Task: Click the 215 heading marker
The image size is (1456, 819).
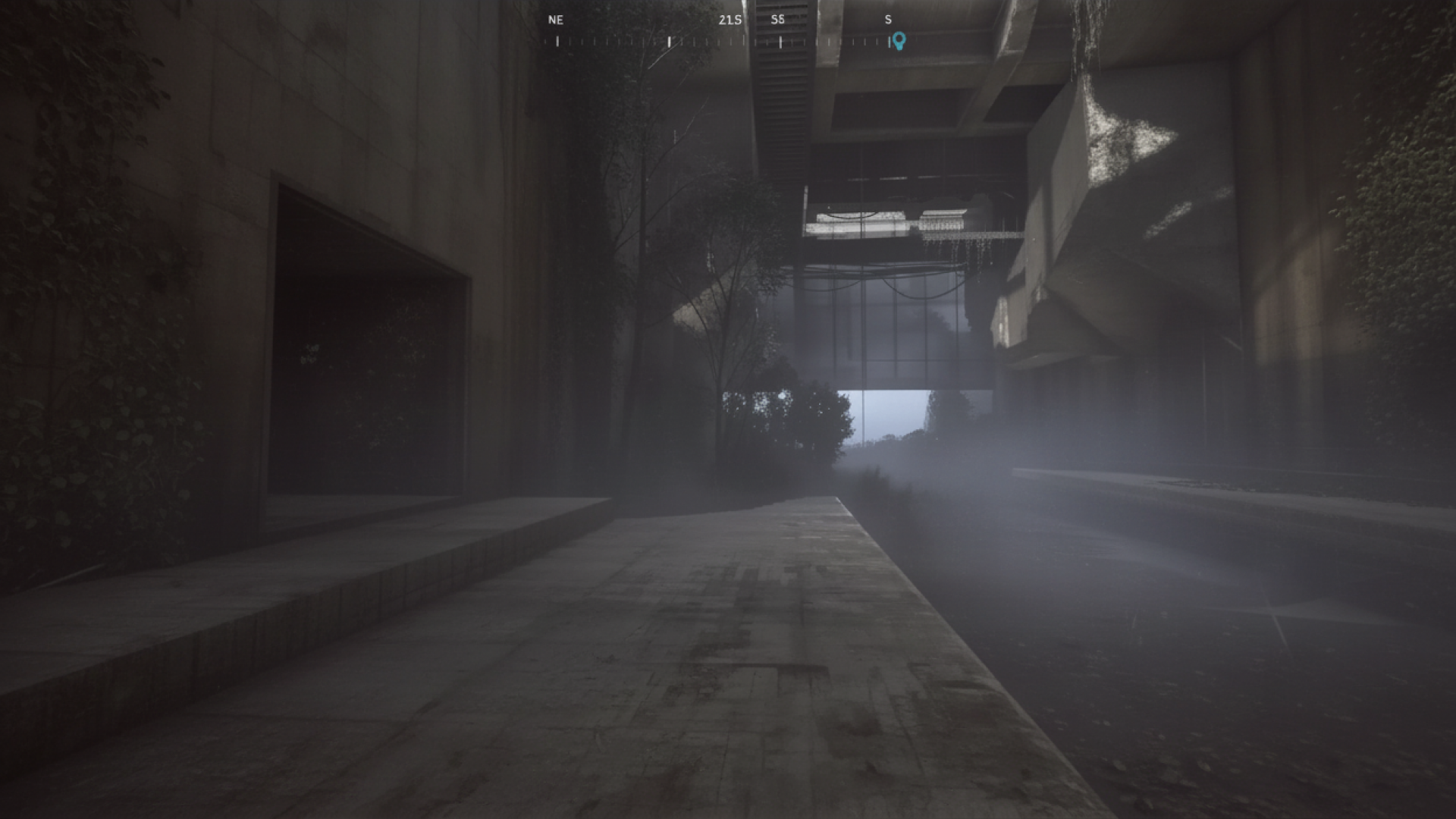Action: (x=729, y=20)
